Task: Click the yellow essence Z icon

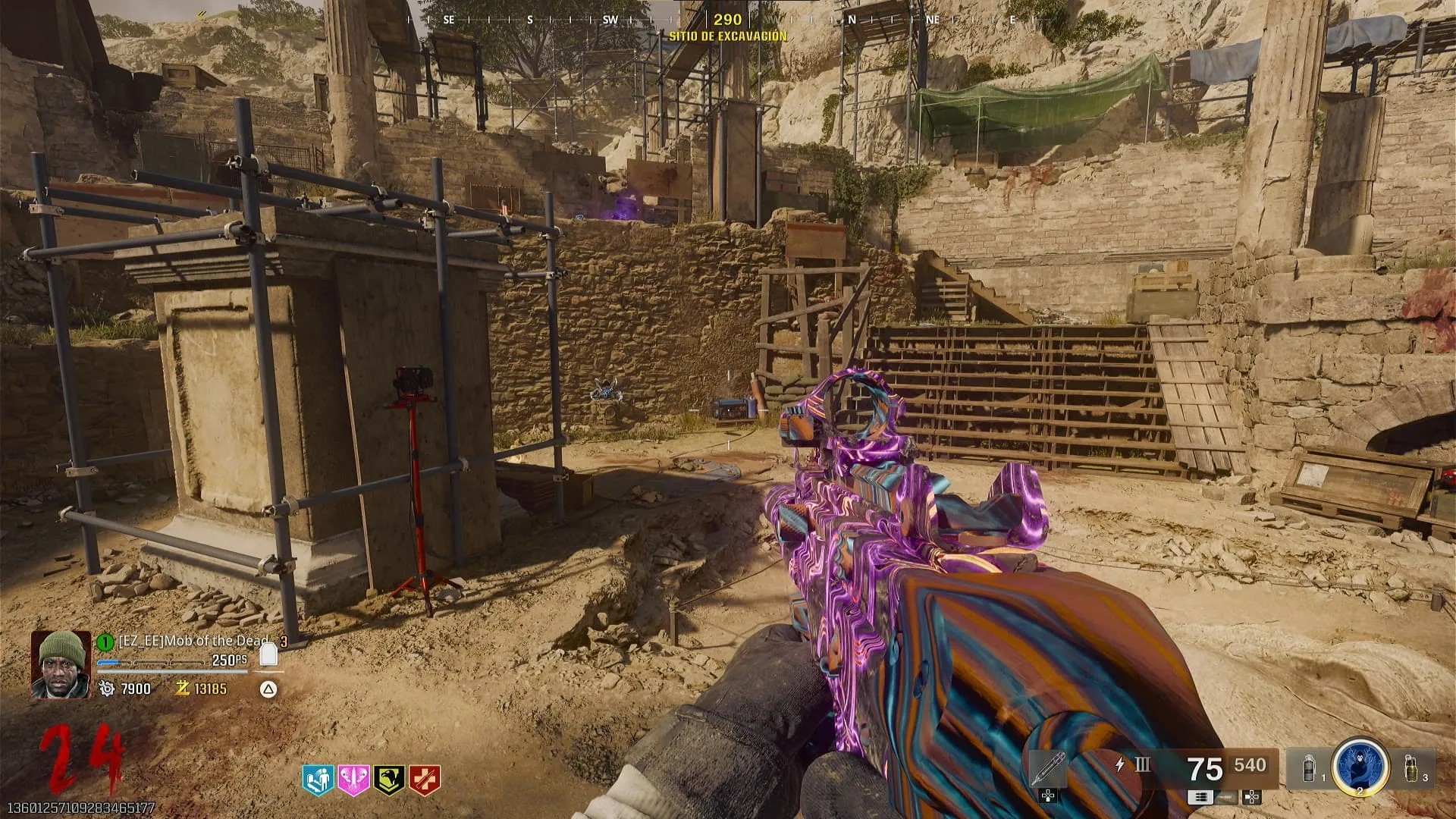Action: click(182, 689)
